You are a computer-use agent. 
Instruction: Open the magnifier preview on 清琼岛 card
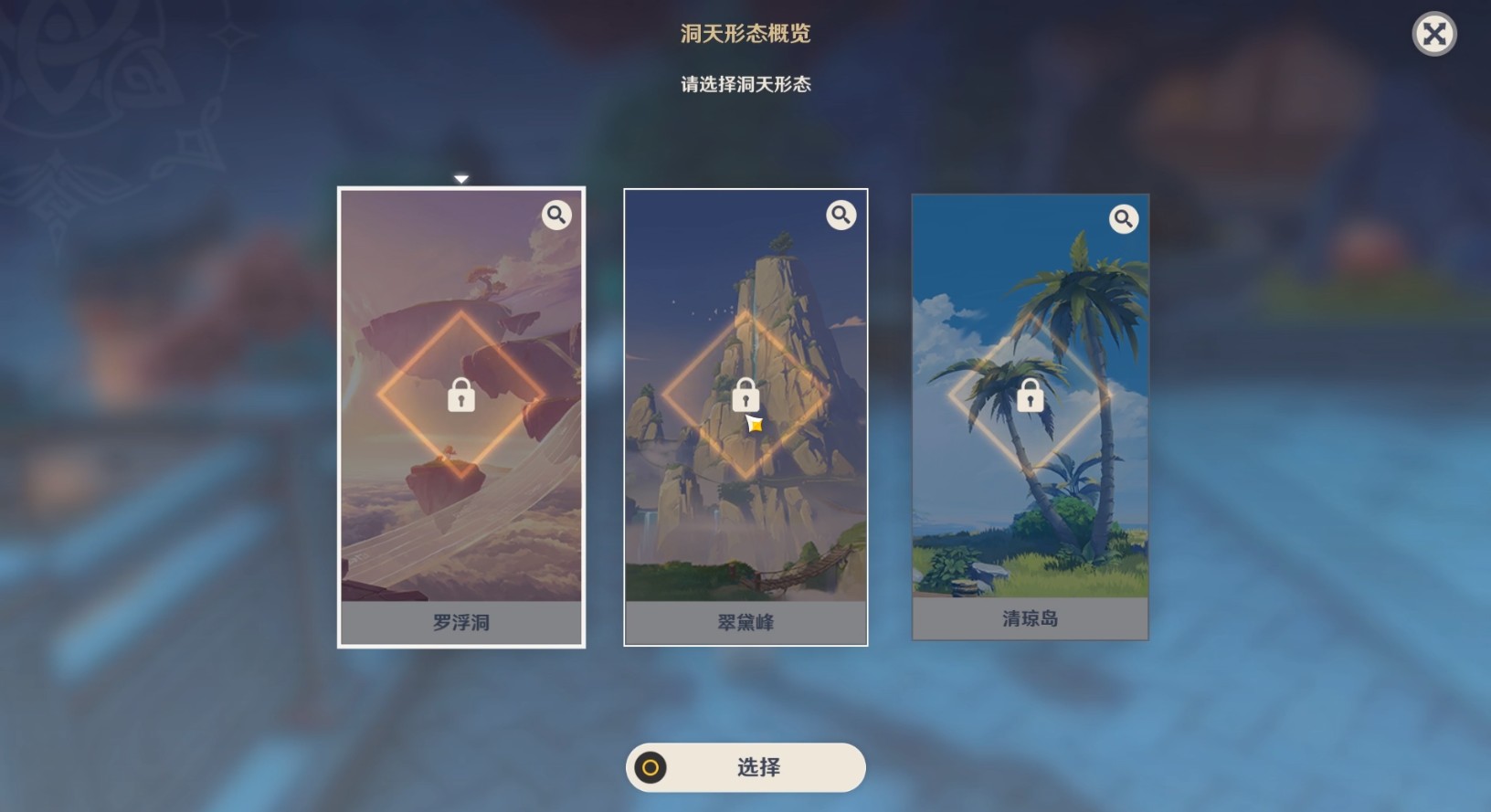[x=1125, y=219]
